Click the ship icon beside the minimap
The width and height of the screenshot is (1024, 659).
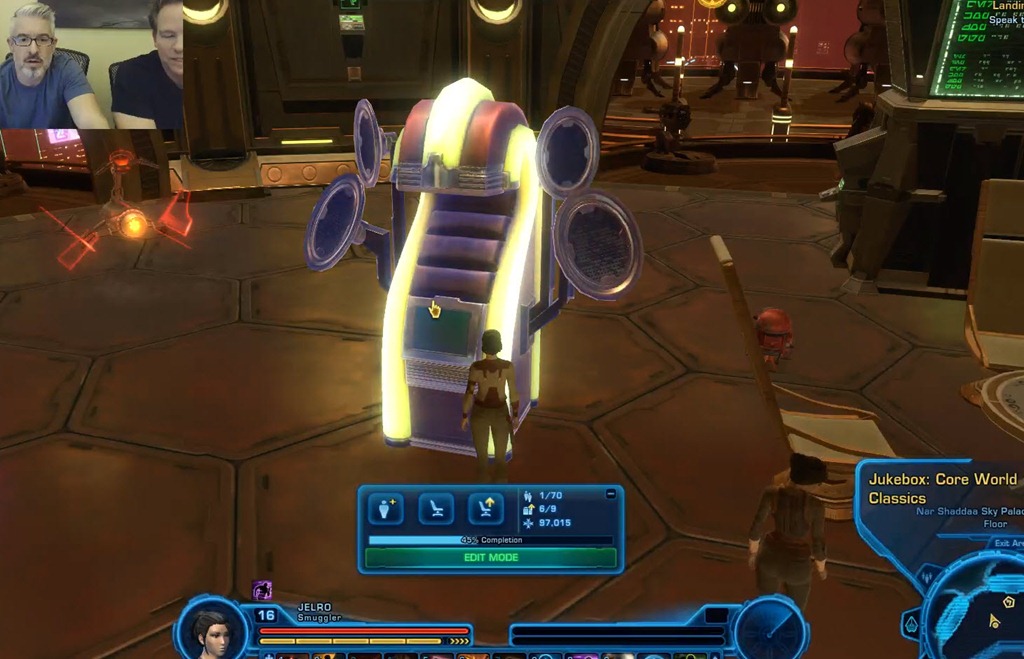pos(911,625)
